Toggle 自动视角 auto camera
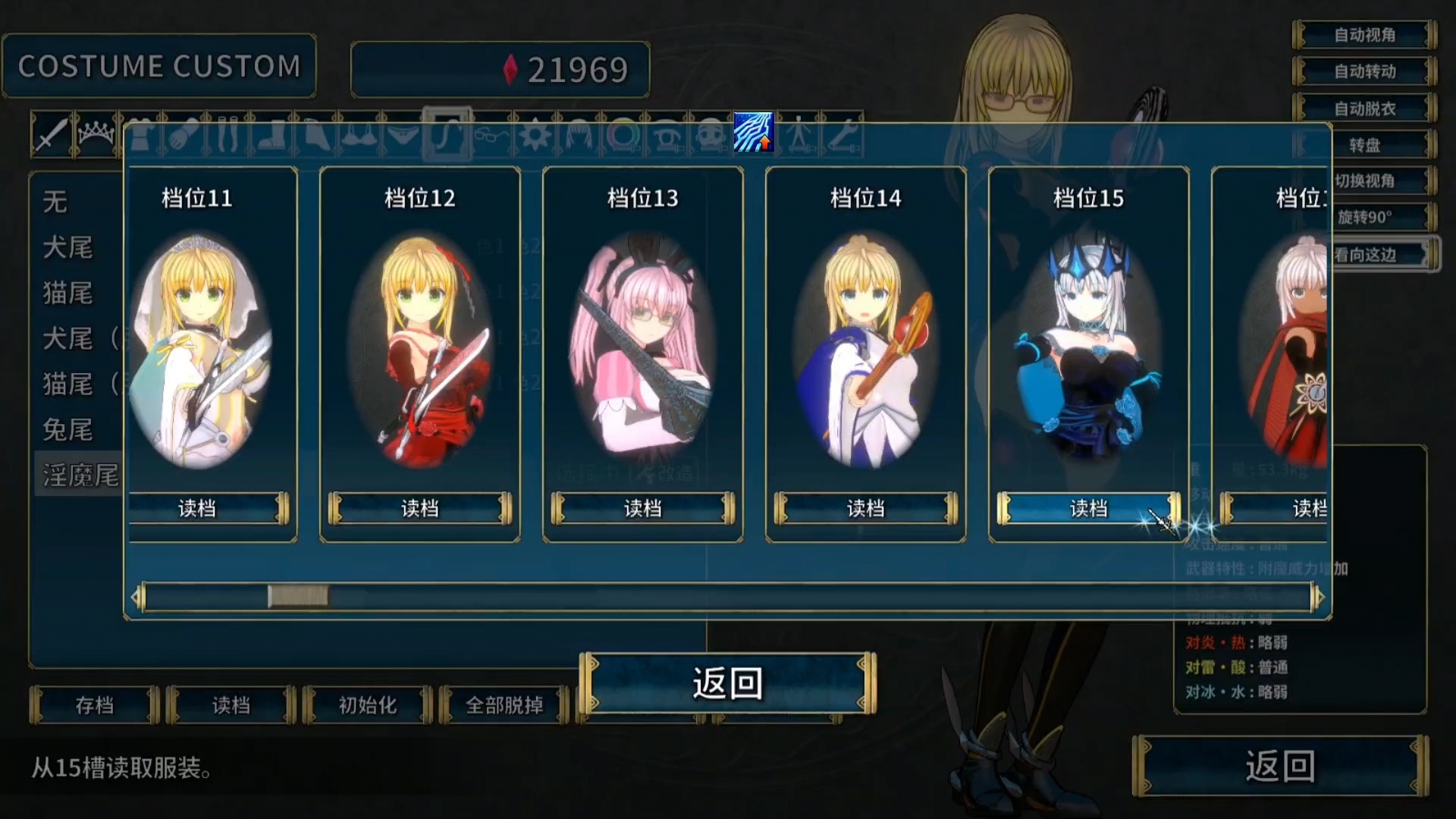Viewport: 1456px width, 819px height. pyautogui.click(x=1364, y=35)
